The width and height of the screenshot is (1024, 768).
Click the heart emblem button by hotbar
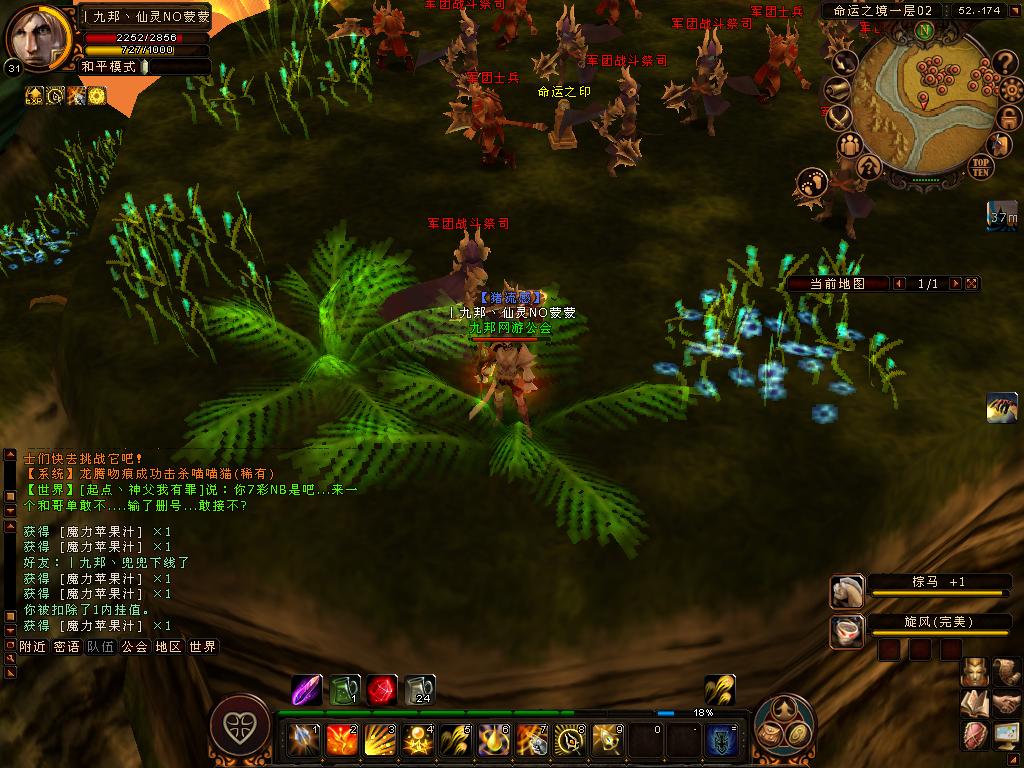tap(240, 725)
